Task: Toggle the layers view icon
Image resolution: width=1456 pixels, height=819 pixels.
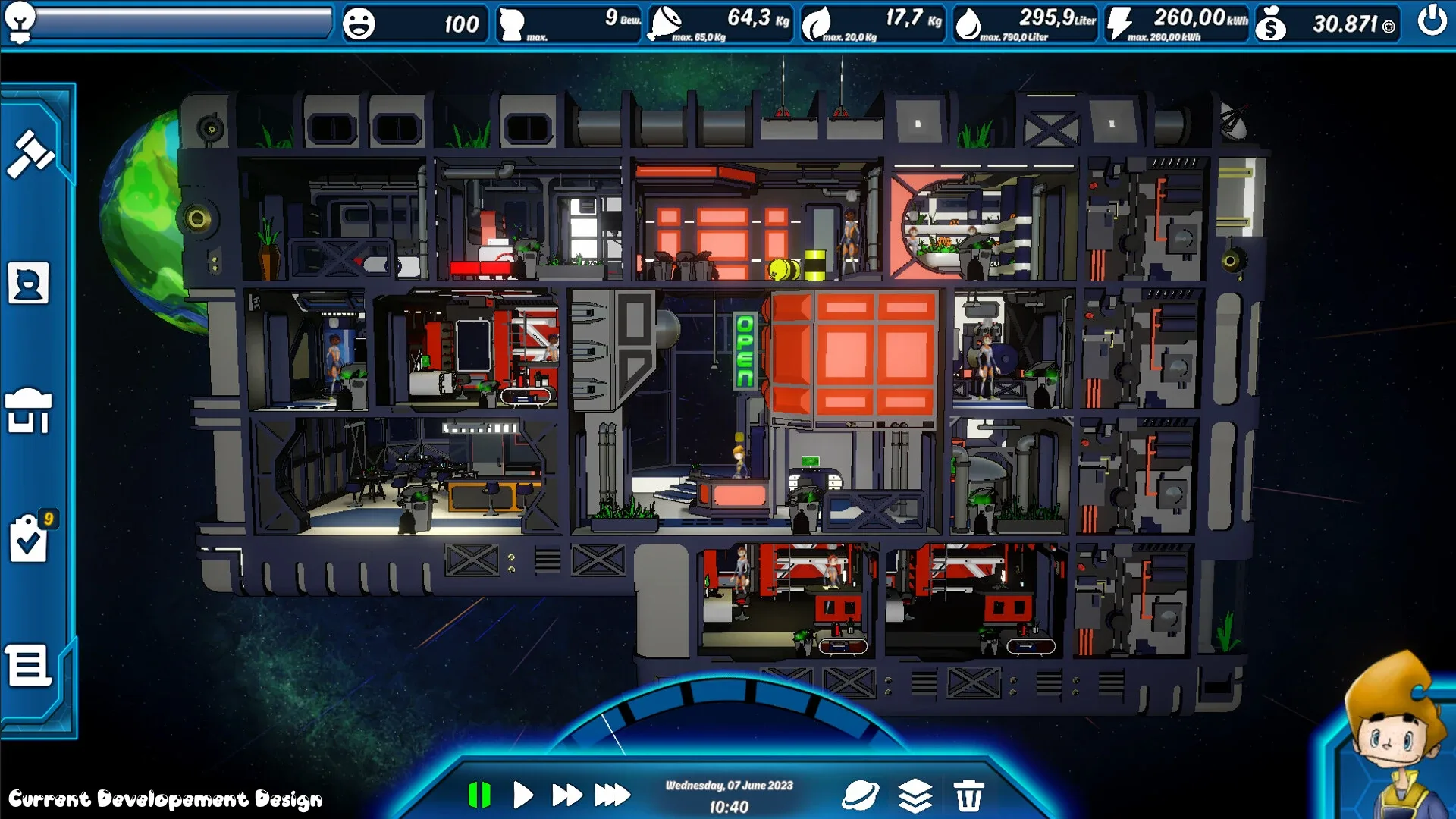Action: point(915,795)
